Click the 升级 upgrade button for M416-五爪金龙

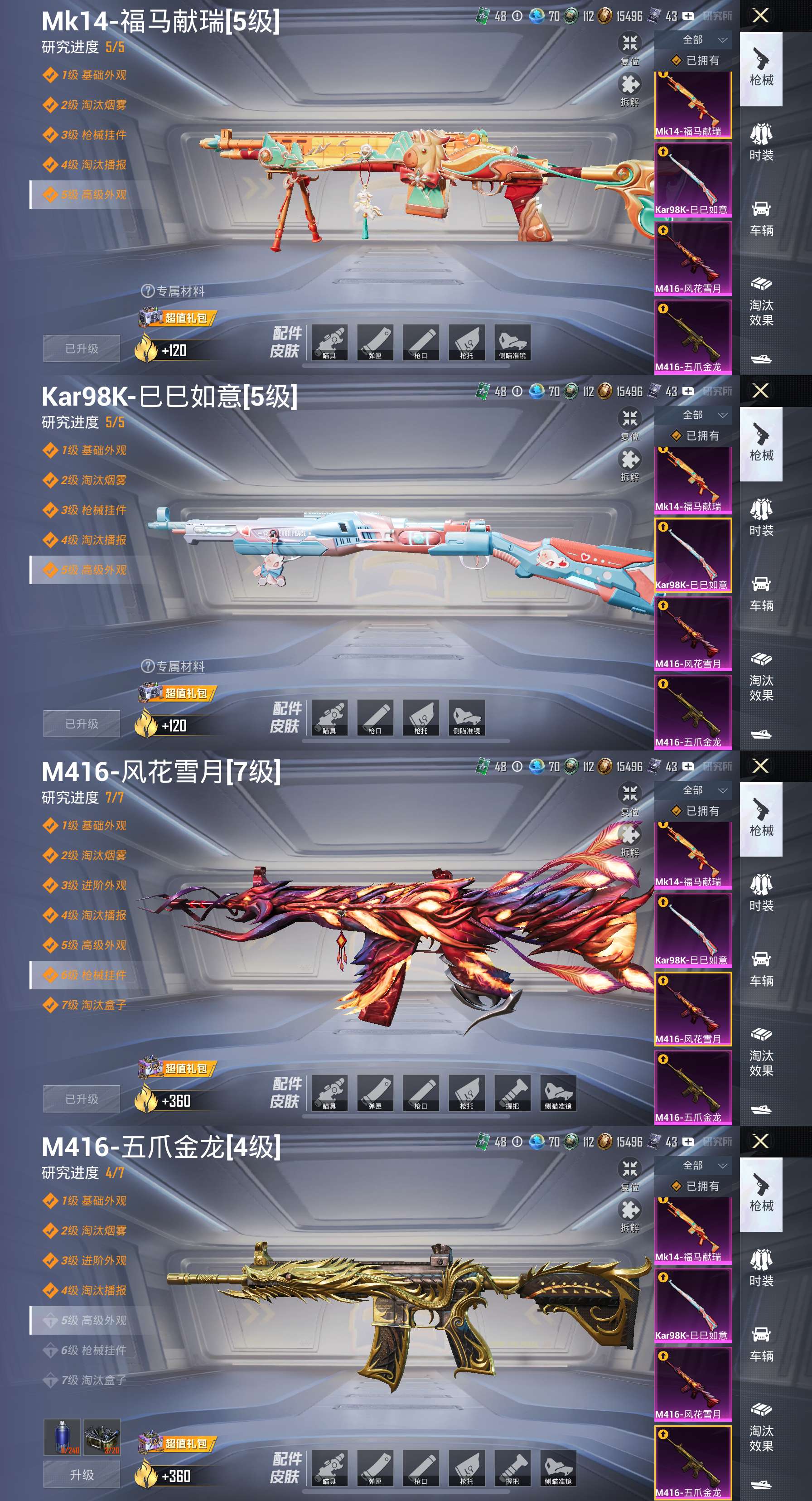[82, 1475]
